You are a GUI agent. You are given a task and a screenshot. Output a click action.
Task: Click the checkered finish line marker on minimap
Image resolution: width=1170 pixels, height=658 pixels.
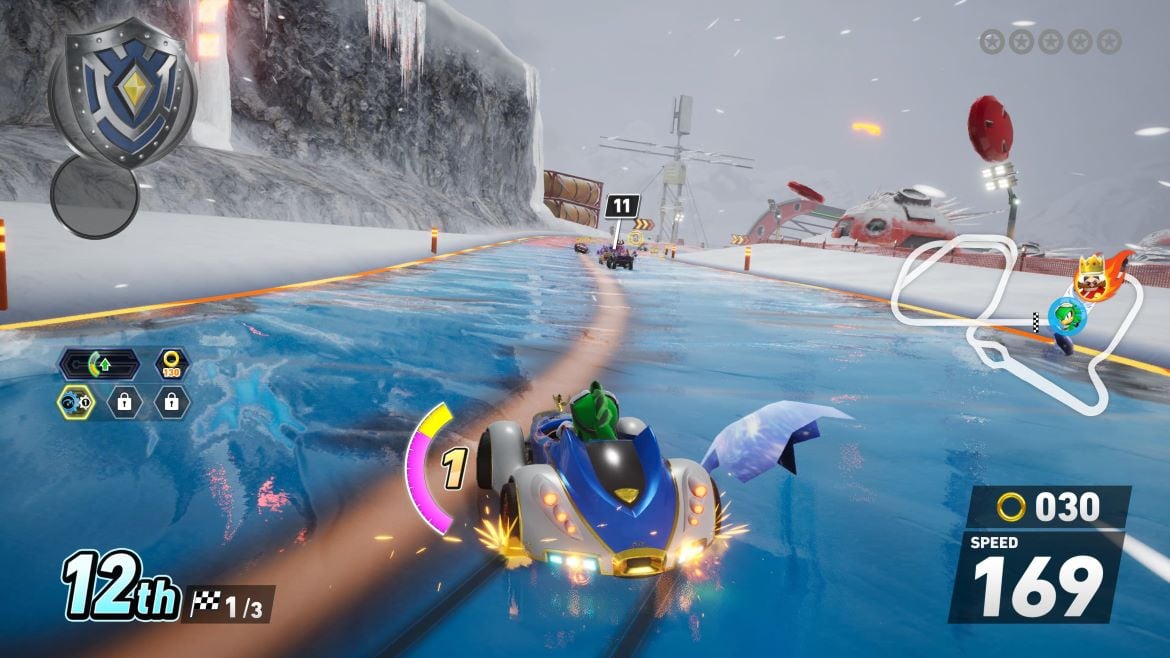(x=1036, y=320)
